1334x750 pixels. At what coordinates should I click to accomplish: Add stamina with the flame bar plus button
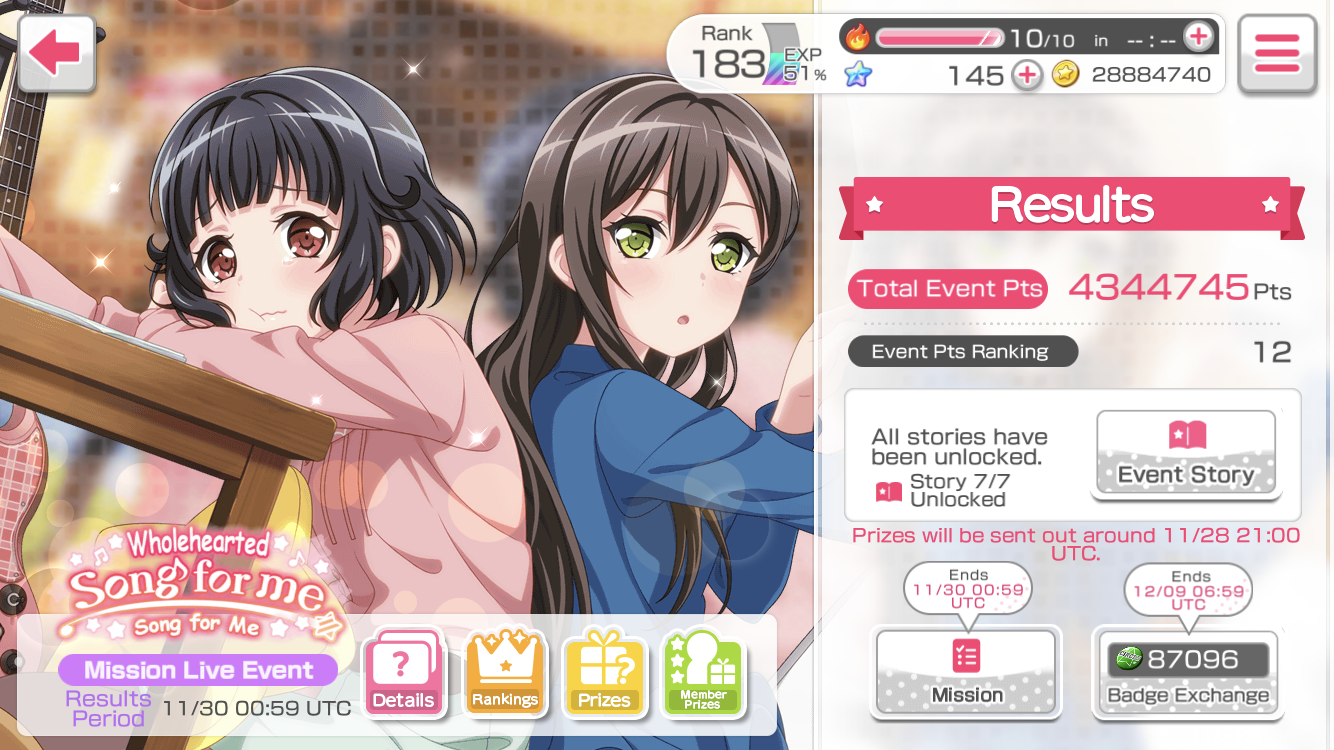(x=1197, y=38)
